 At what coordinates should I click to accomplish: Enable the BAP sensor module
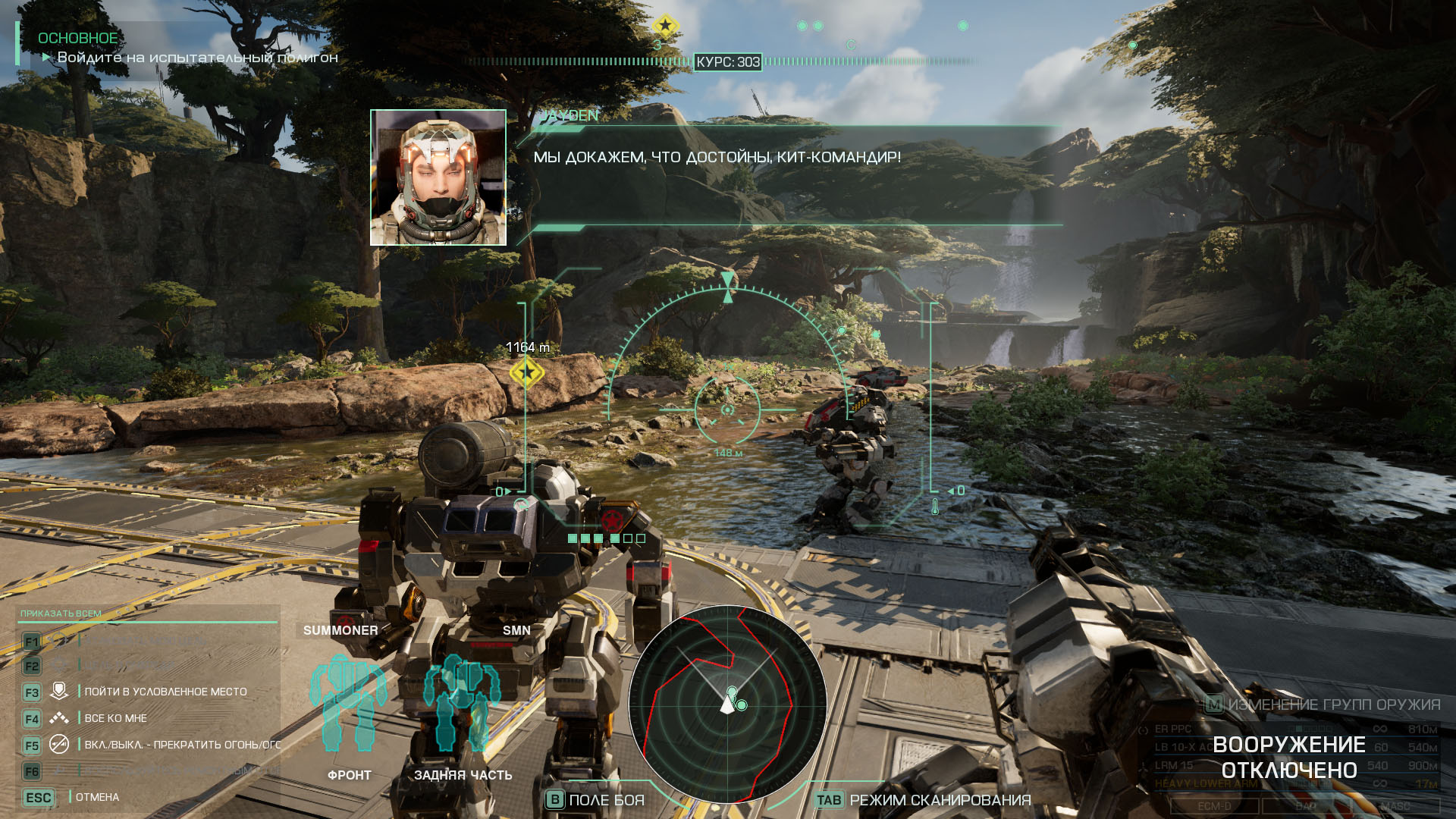point(1306,805)
